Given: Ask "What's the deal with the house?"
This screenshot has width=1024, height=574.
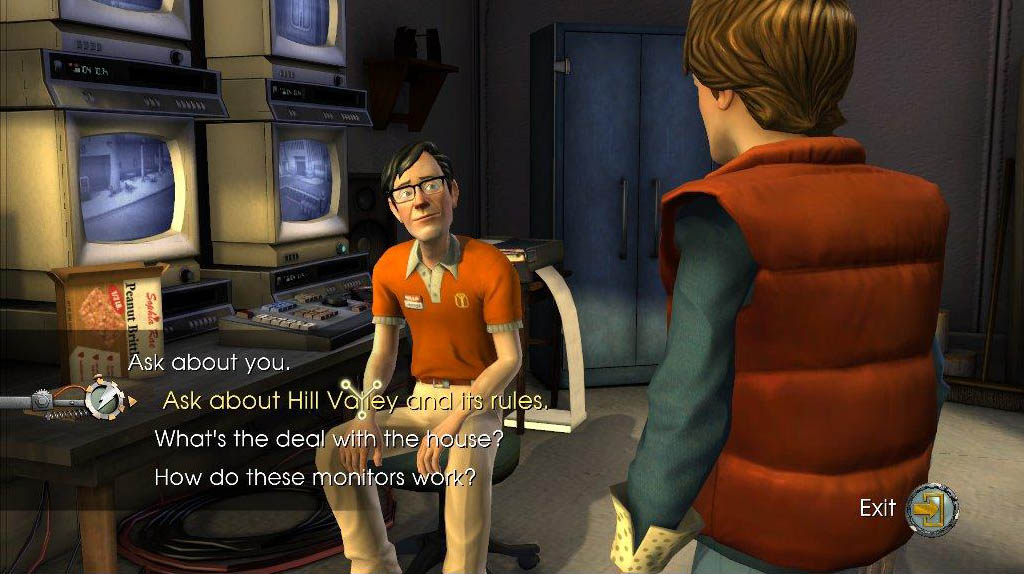Looking at the screenshot, I should point(328,439).
